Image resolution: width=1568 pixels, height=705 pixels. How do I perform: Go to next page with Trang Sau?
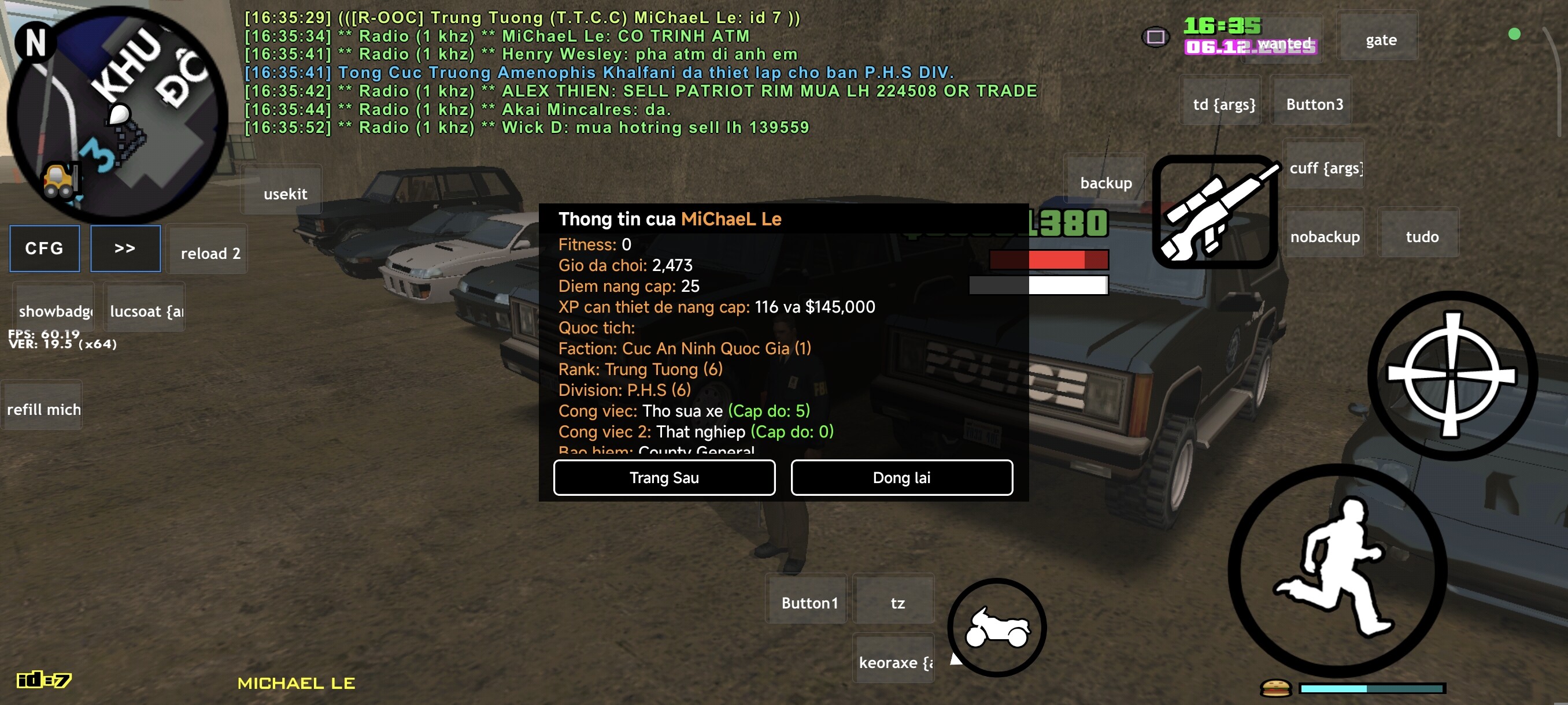click(x=664, y=477)
